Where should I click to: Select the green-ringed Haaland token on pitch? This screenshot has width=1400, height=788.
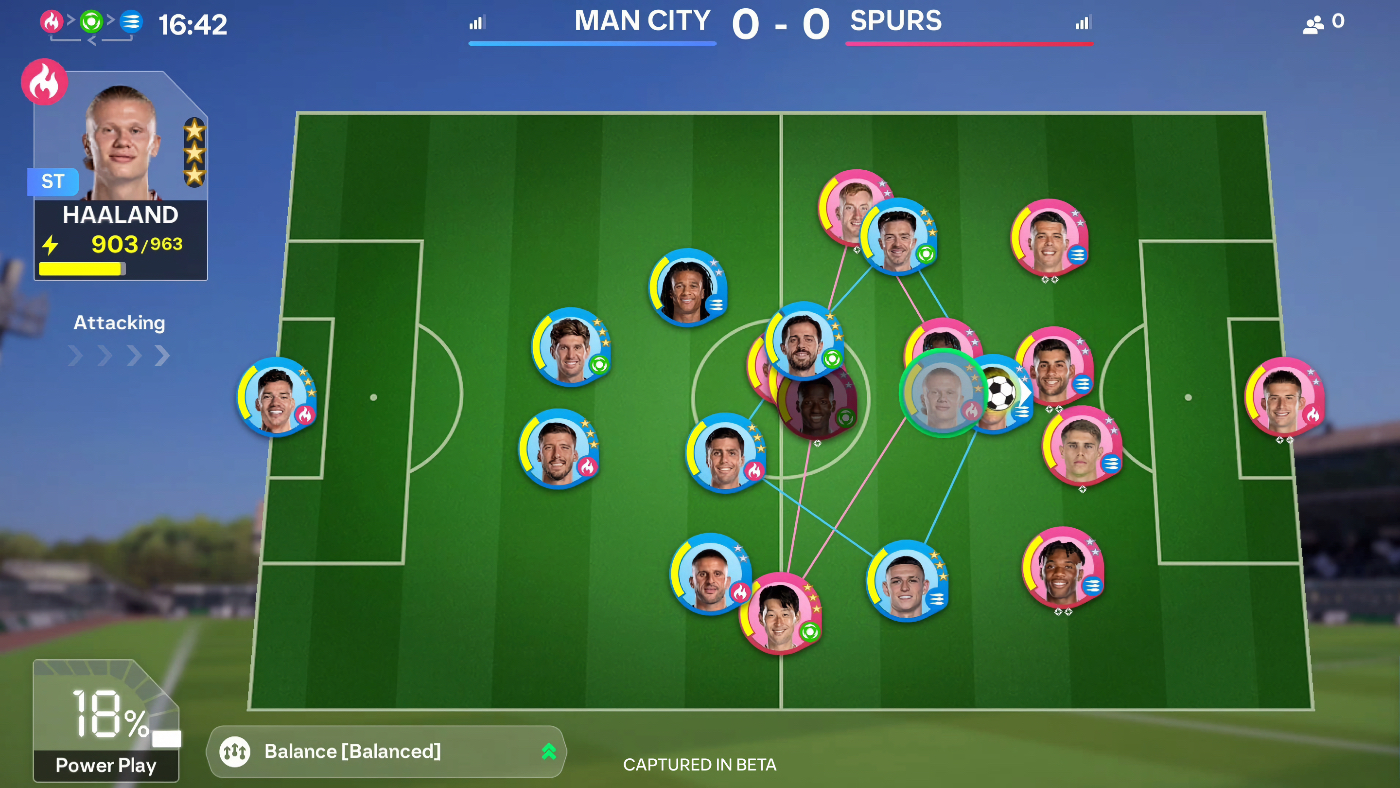(943, 392)
